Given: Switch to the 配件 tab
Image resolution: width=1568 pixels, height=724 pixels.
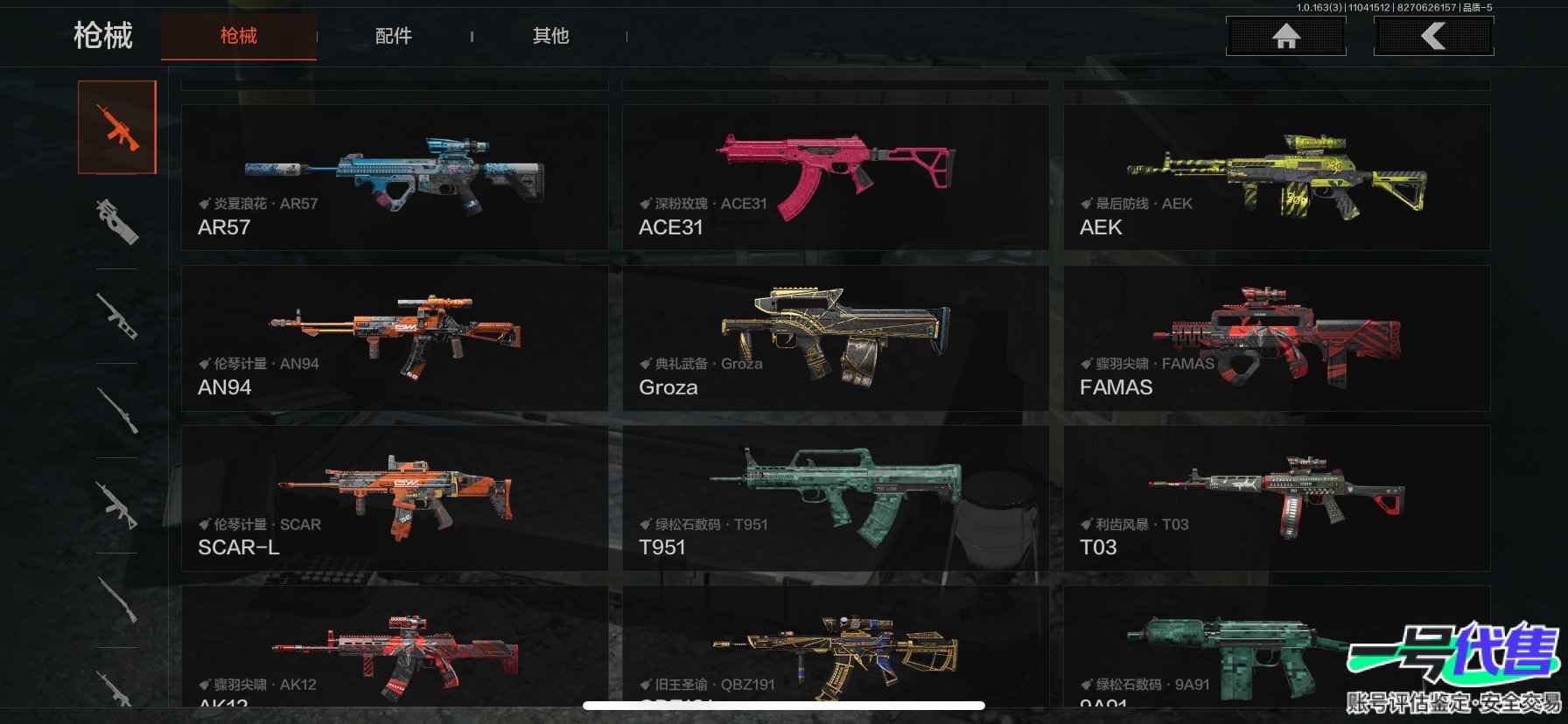Looking at the screenshot, I should click(x=393, y=36).
